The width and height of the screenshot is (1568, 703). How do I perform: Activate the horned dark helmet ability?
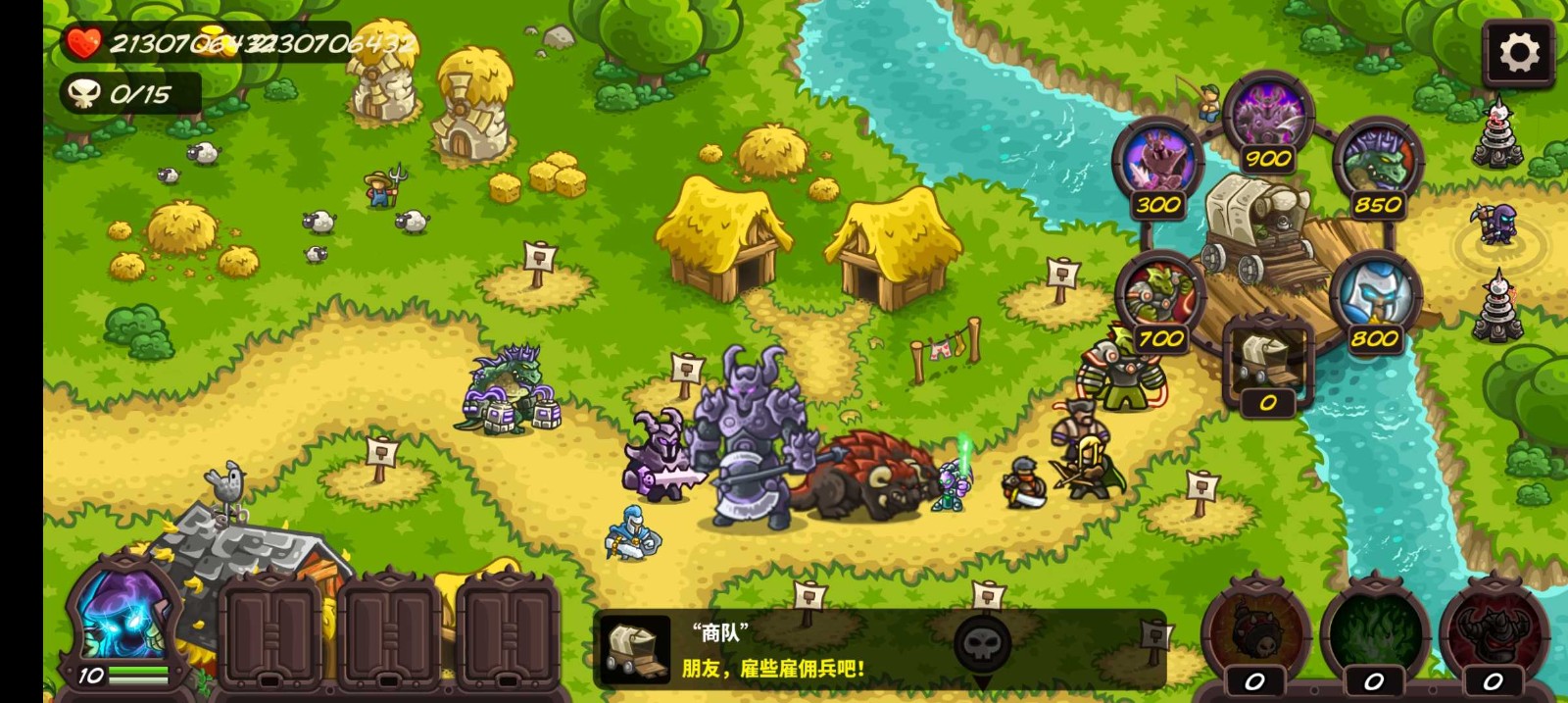click(1493, 632)
